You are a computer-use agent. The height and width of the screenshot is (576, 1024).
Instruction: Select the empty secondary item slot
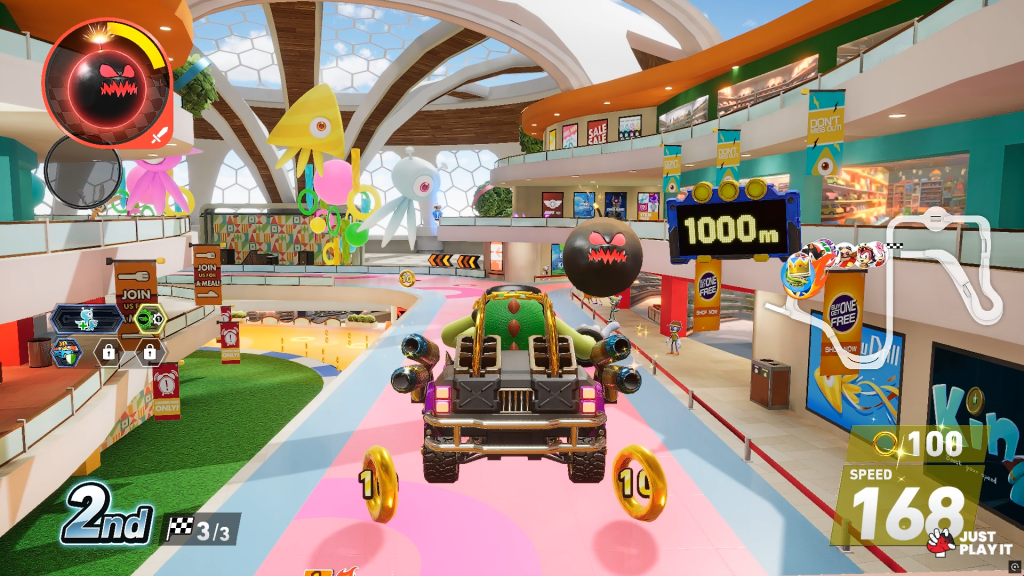pos(83,172)
